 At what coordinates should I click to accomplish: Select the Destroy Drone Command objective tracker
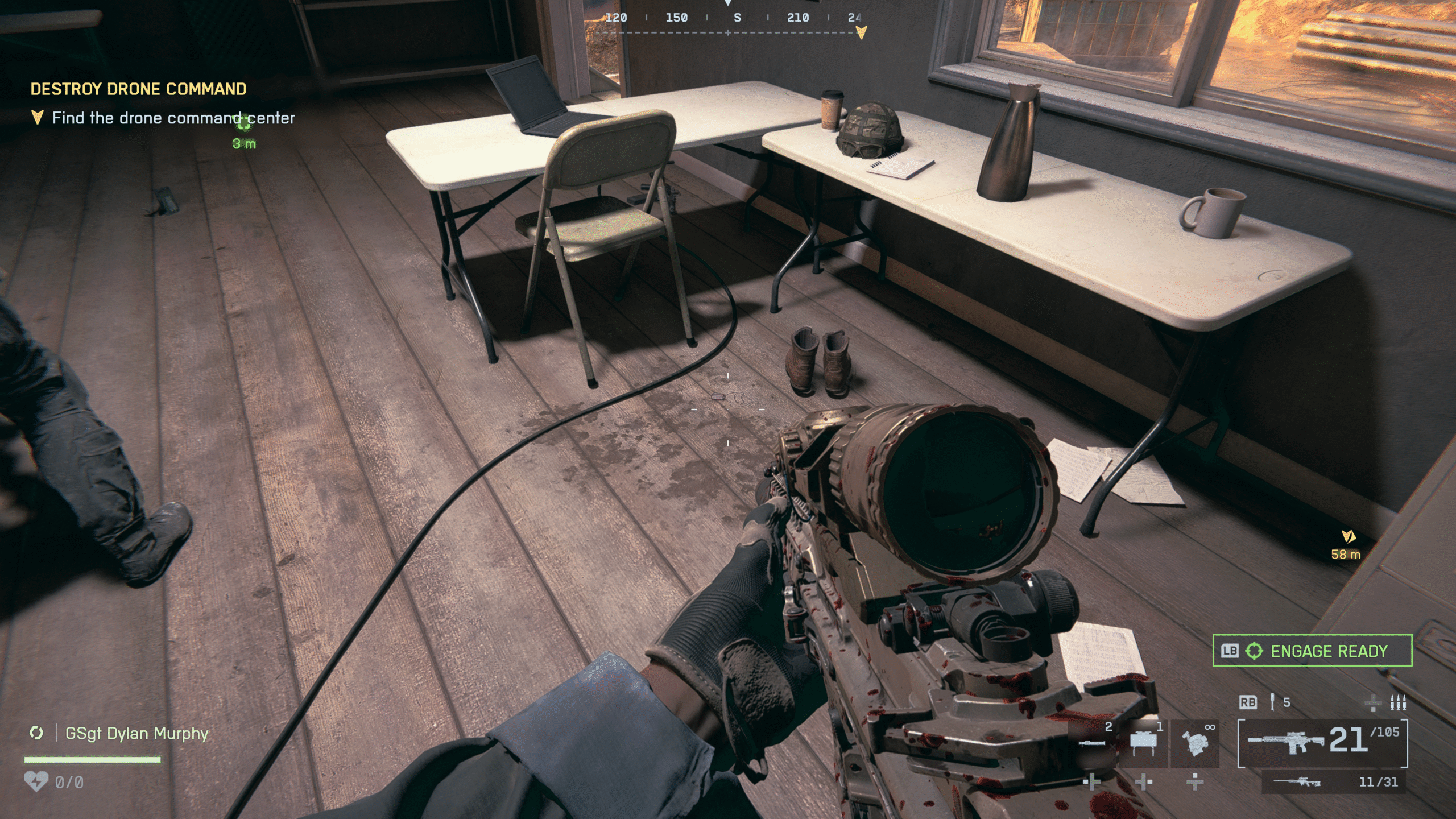click(138, 89)
